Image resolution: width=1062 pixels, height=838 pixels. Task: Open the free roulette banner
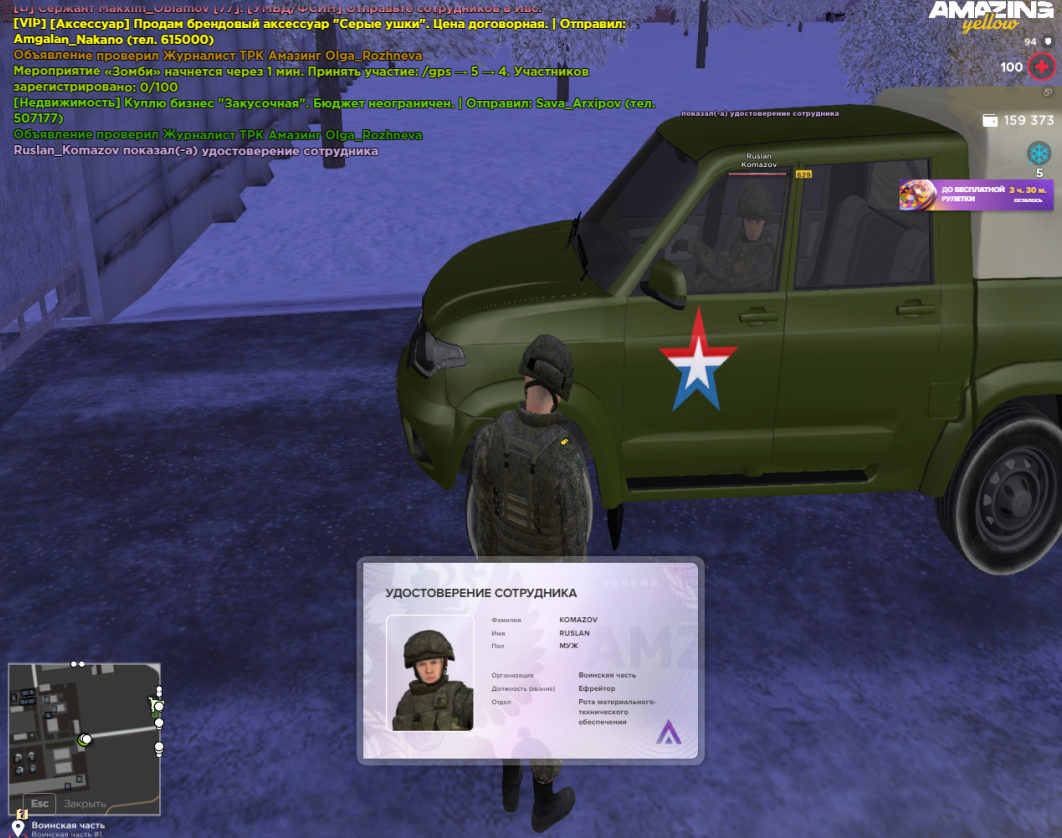click(975, 195)
